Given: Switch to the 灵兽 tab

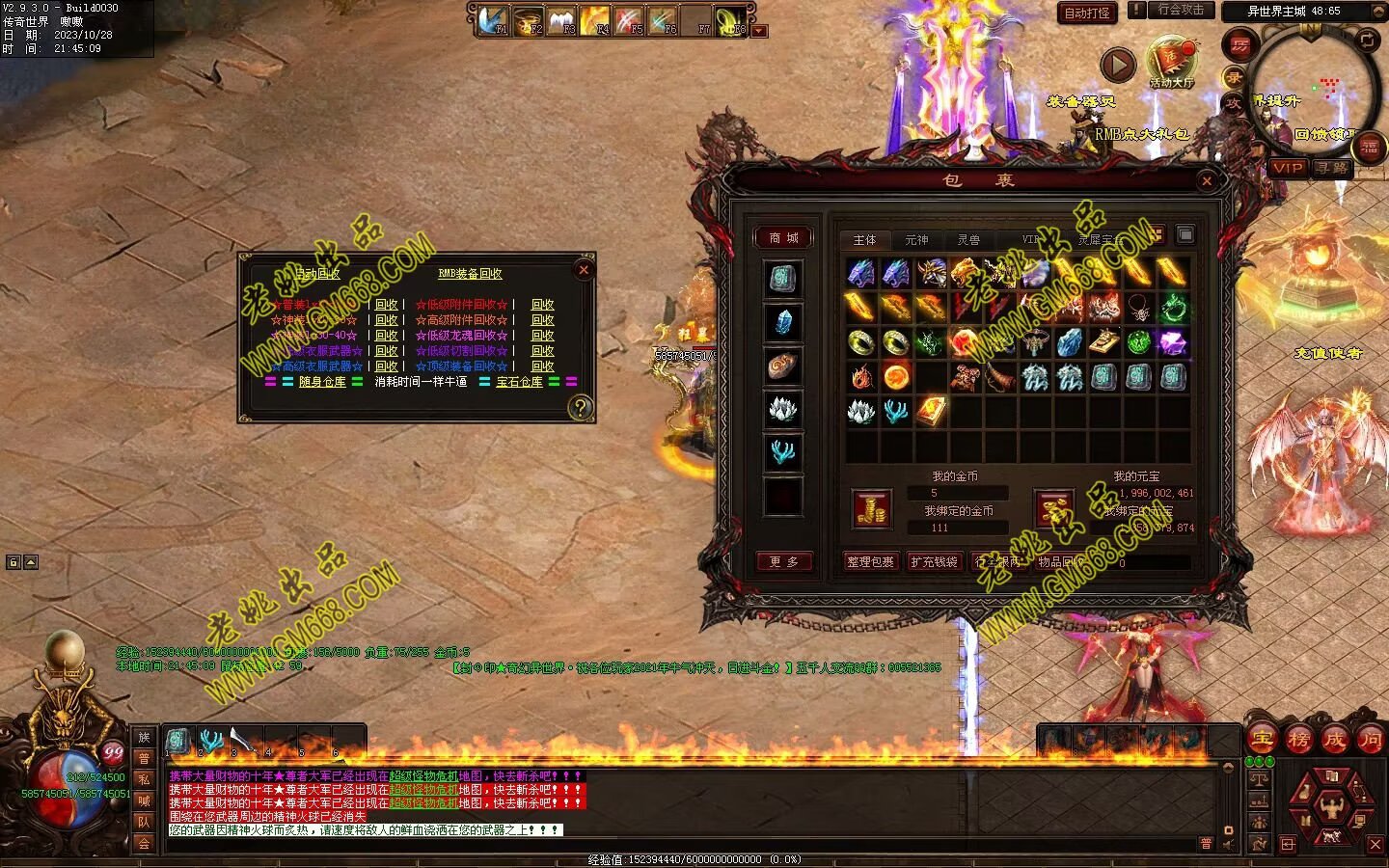Looking at the screenshot, I should [x=968, y=239].
